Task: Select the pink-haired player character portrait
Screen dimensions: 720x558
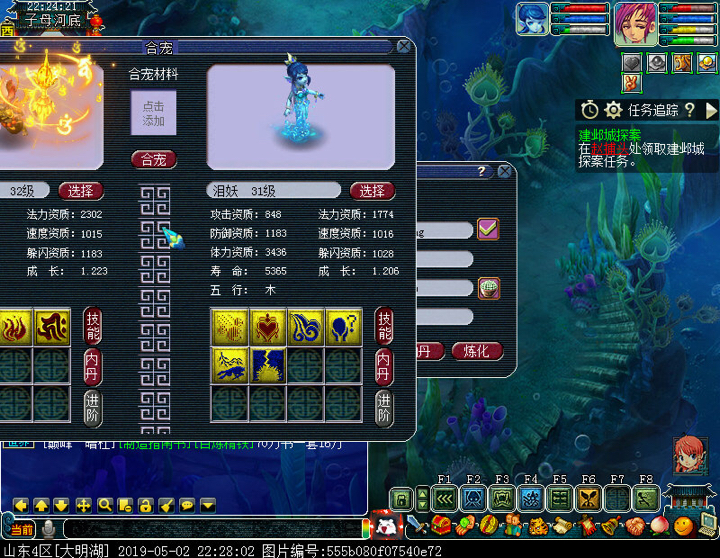Action: pyautogui.click(x=634, y=21)
